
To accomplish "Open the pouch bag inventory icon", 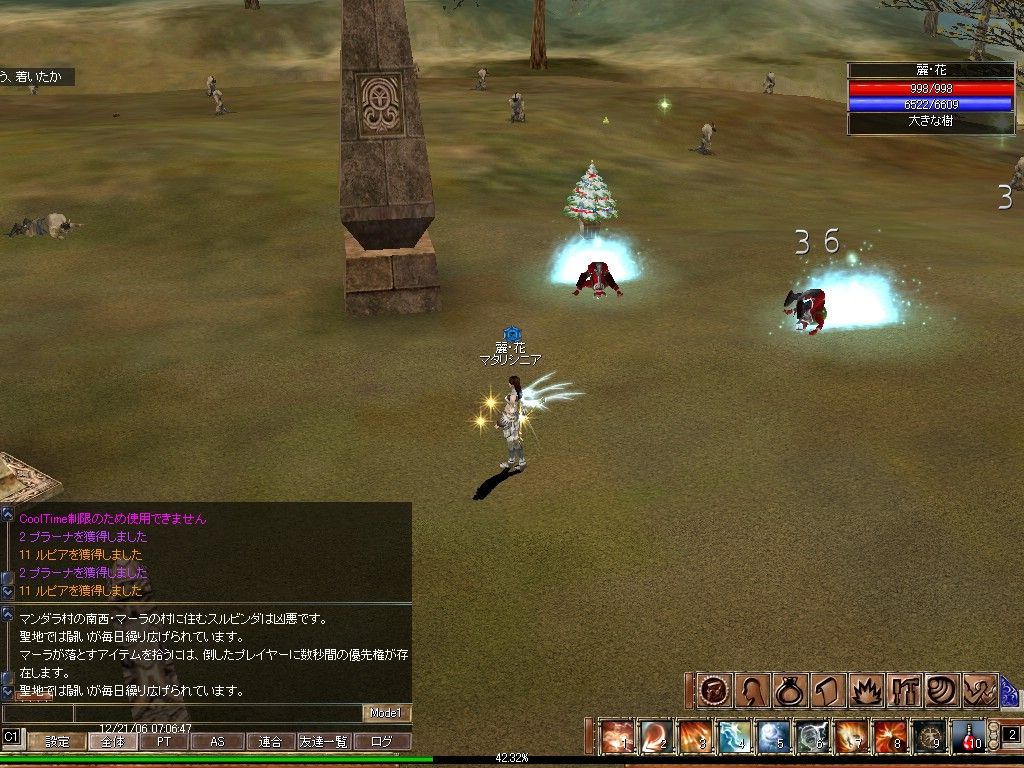I will (x=787, y=691).
